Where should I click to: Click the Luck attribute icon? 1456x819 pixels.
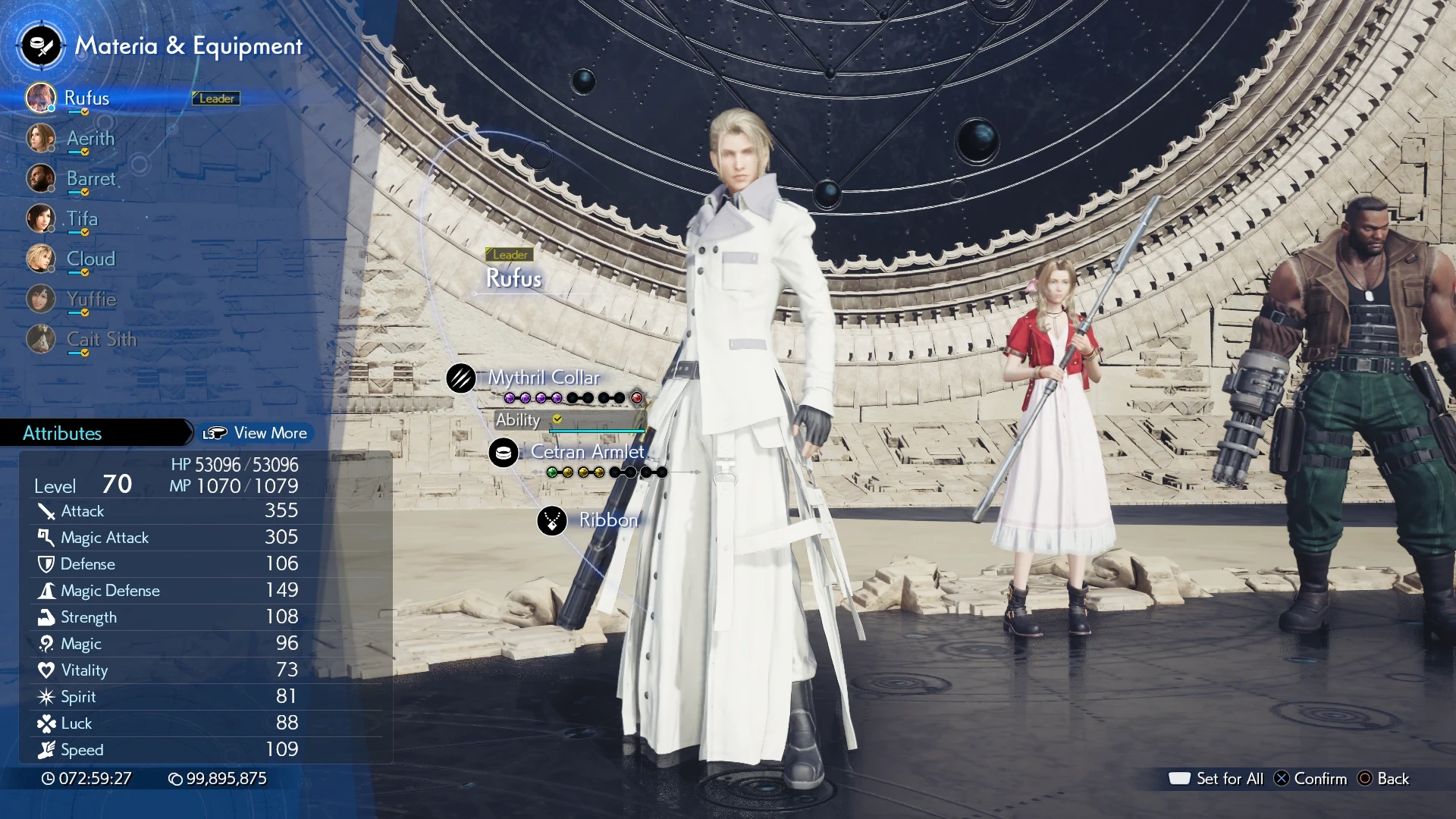[x=45, y=723]
